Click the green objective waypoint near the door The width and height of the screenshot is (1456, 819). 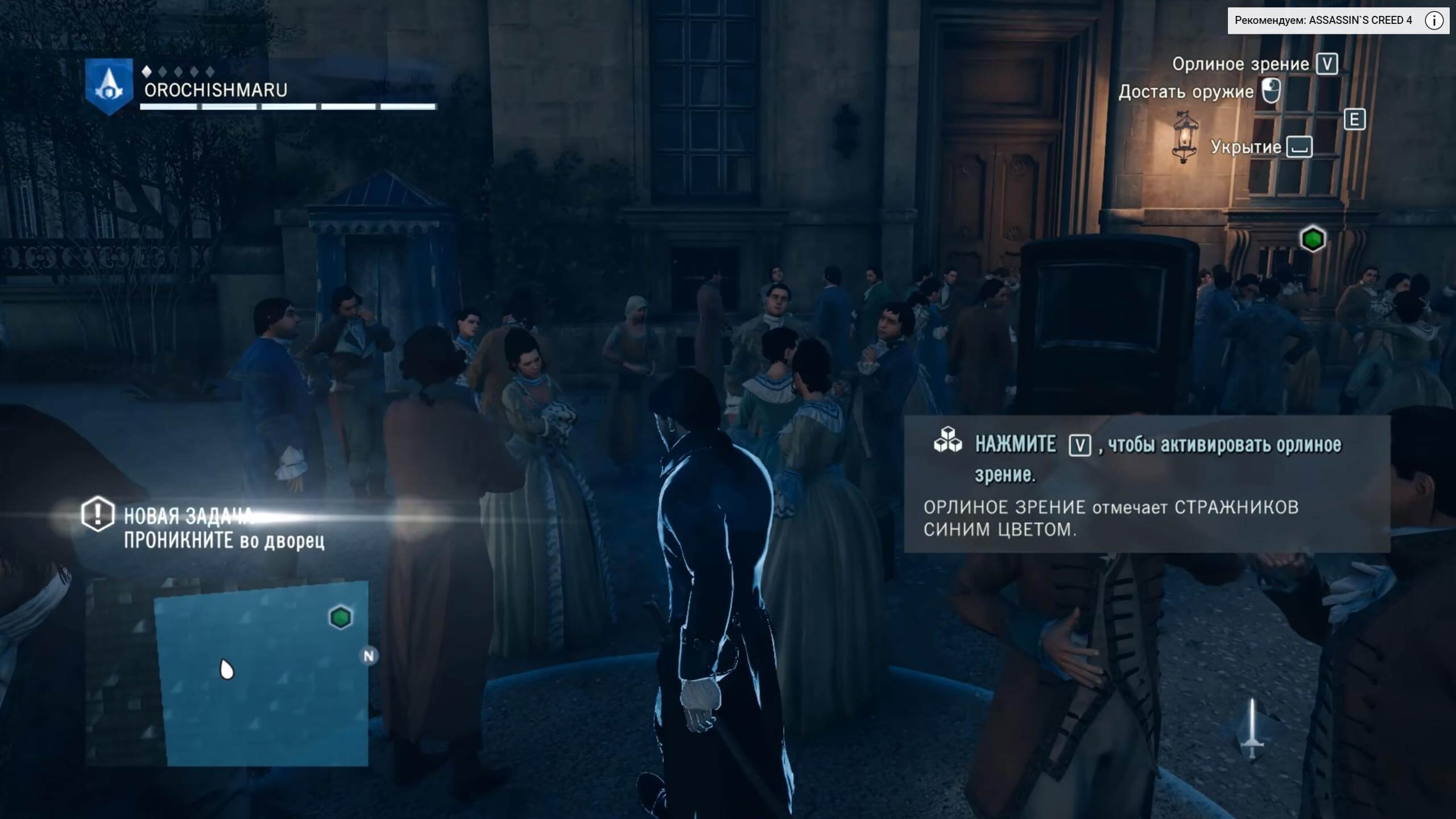[1313, 239]
